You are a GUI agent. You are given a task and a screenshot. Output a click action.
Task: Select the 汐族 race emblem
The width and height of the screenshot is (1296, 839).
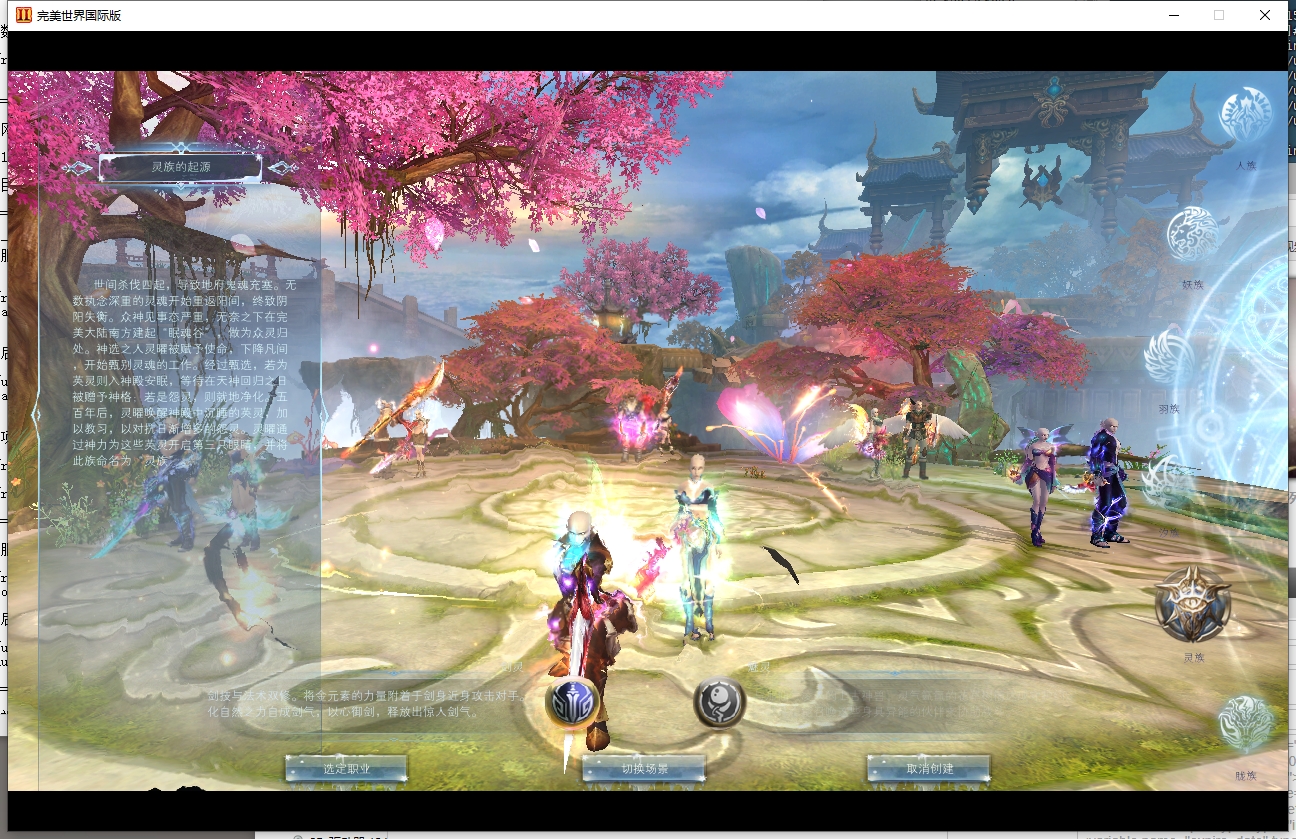point(1168,485)
